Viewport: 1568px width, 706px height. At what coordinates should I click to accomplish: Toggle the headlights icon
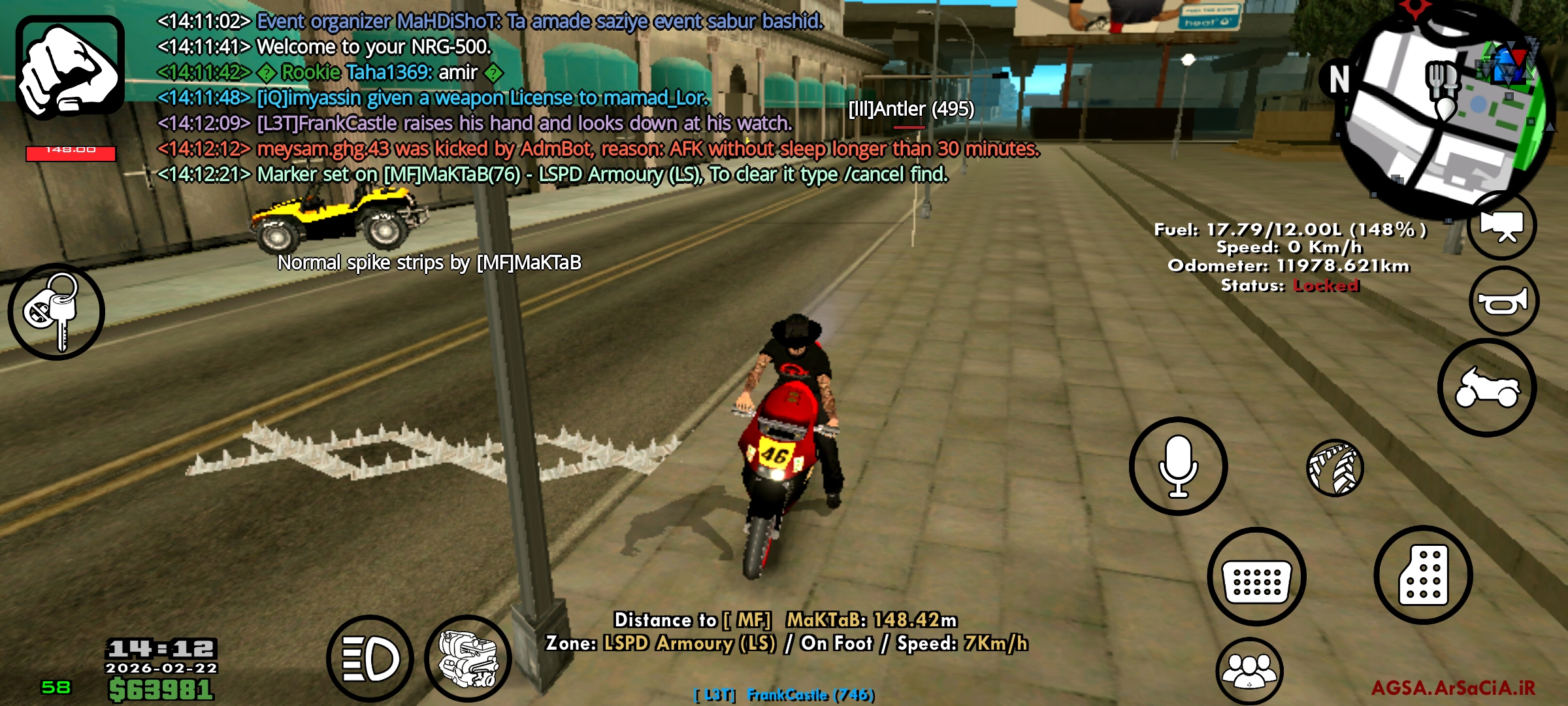(368, 658)
